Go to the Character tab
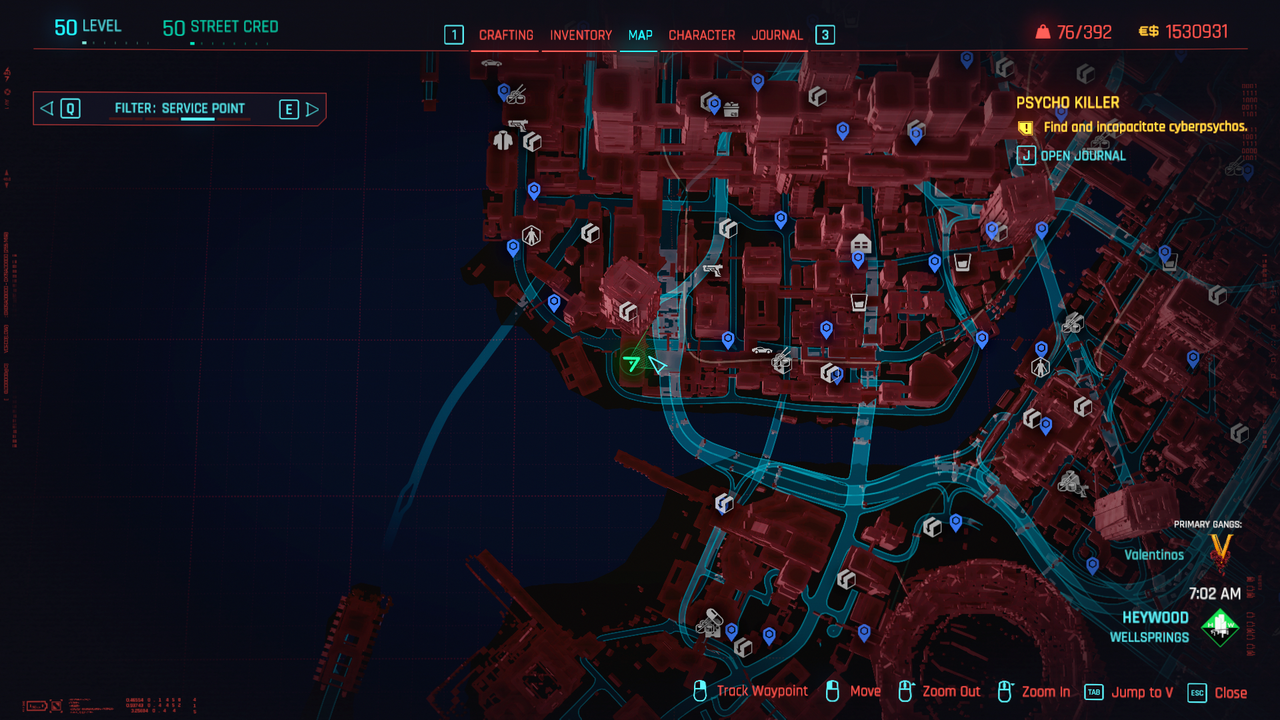Viewport: 1280px width, 720px height. click(702, 35)
